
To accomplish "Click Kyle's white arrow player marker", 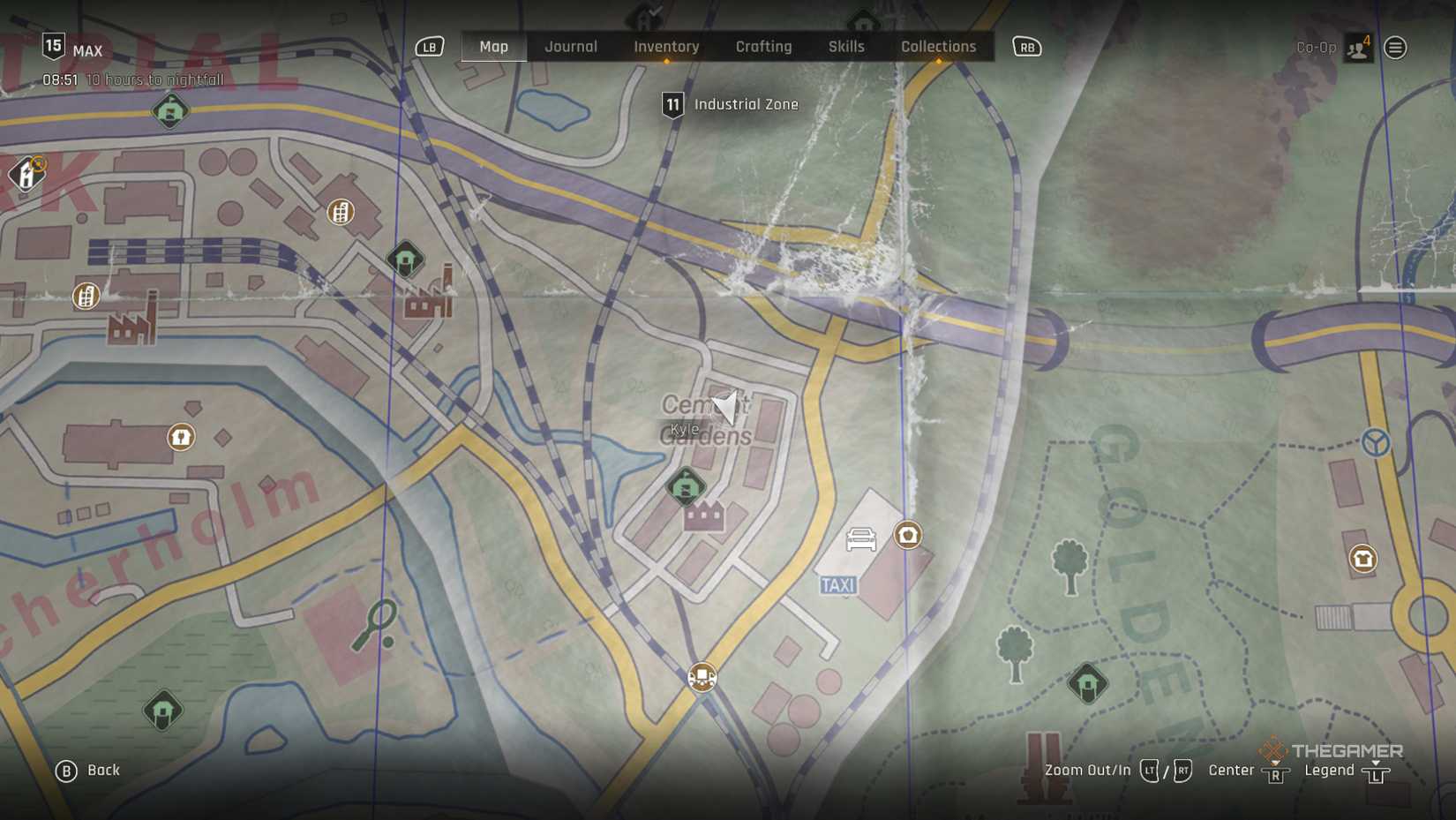I will 726,407.
